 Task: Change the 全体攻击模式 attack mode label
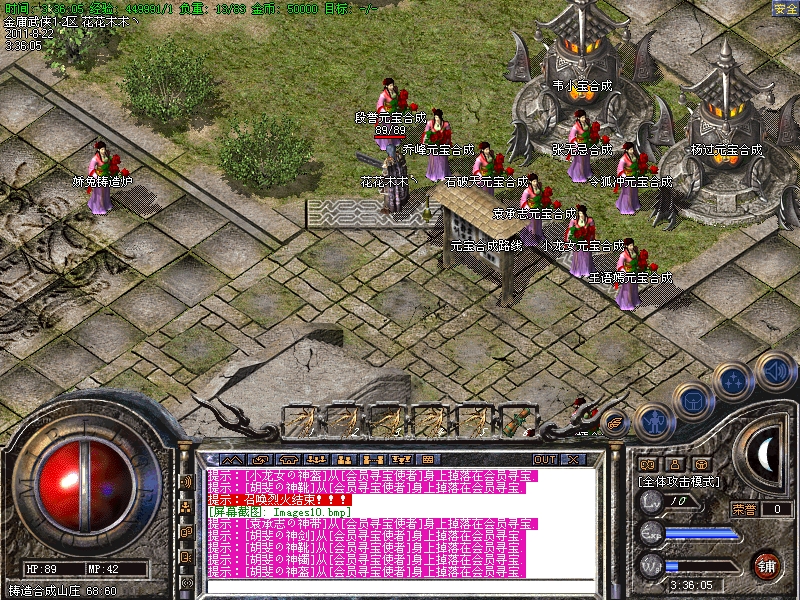[x=679, y=481]
